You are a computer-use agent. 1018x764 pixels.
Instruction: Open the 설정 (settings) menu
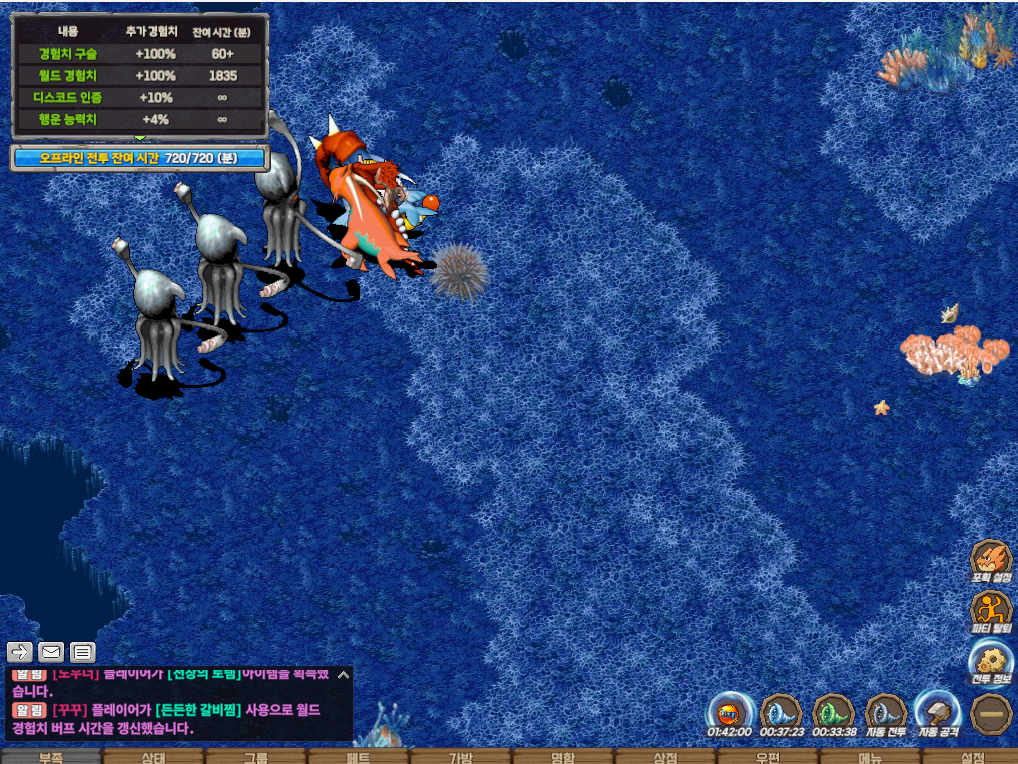coord(970,757)
